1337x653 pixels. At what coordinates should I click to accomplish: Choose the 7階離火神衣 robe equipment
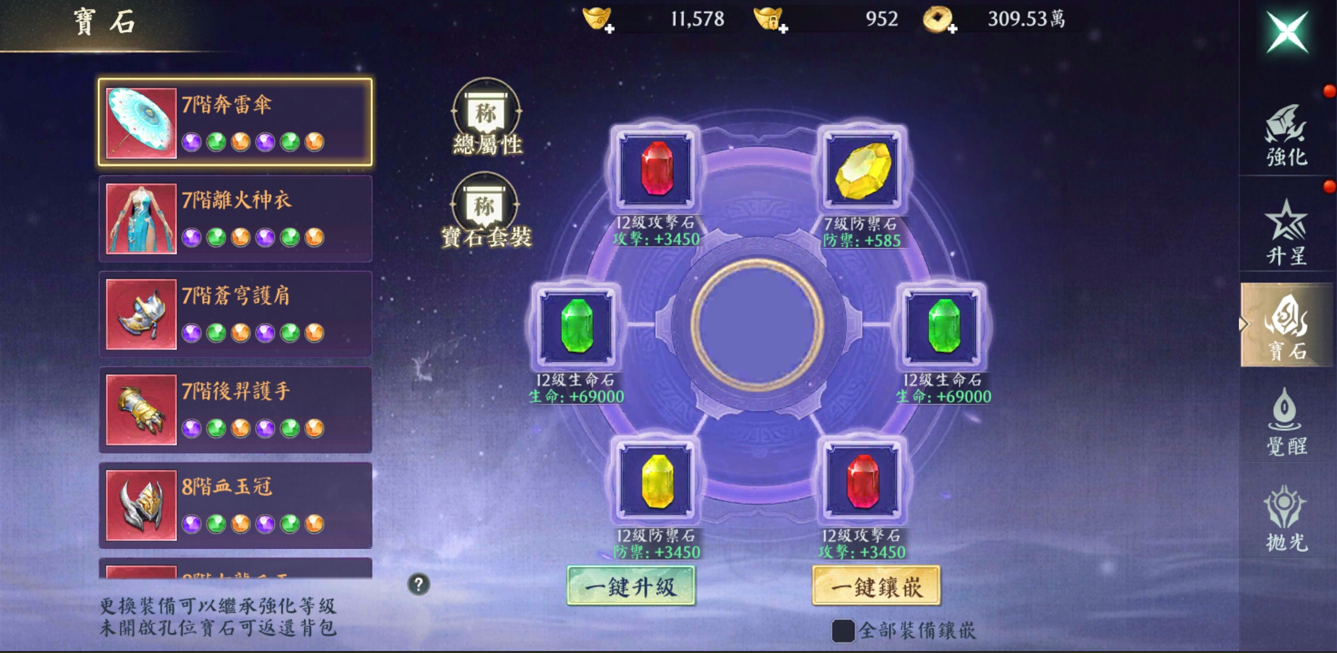pyautogui.click(x=235, y=218)
